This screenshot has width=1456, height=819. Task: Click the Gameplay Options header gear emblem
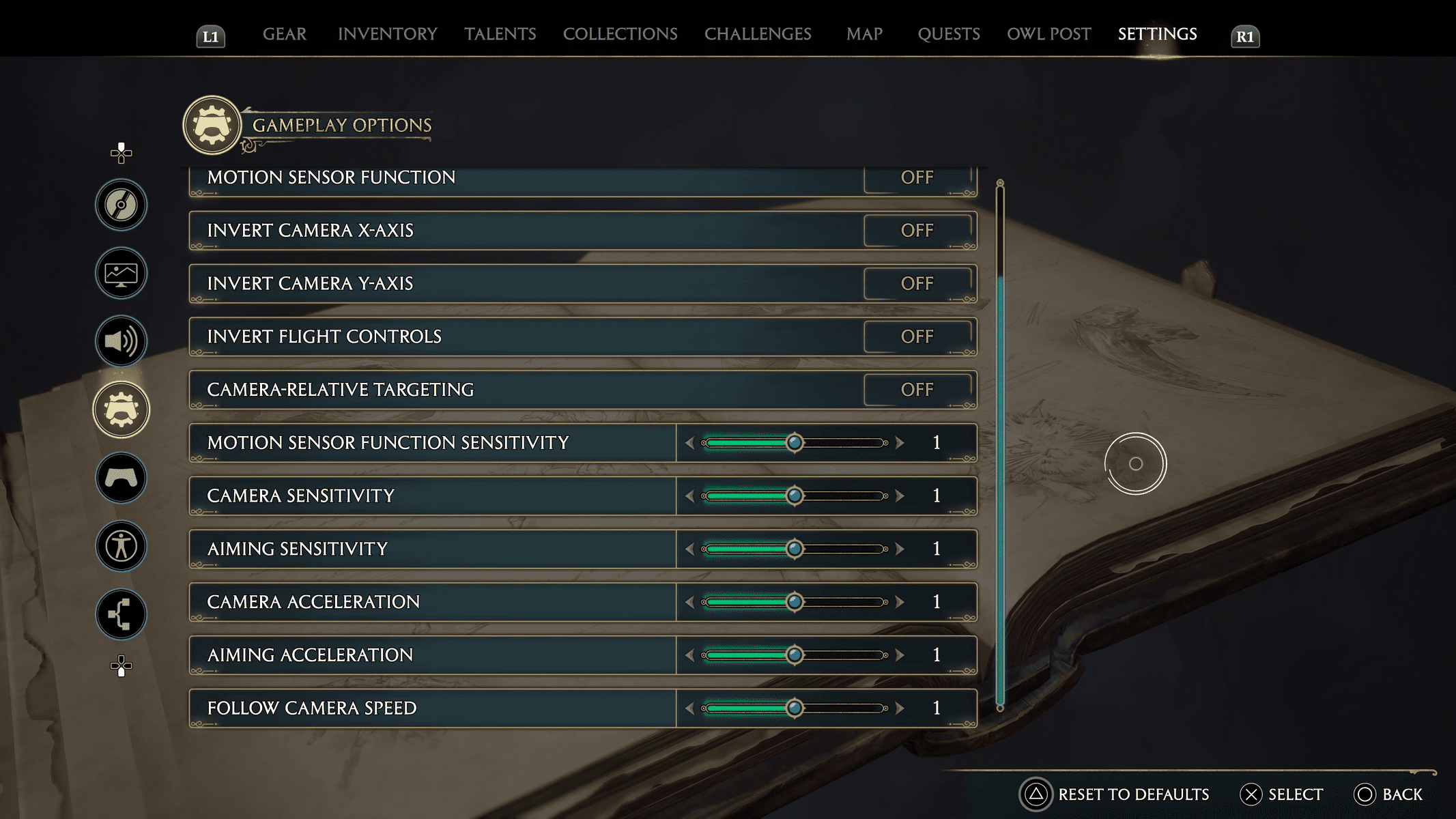(212, 126)
